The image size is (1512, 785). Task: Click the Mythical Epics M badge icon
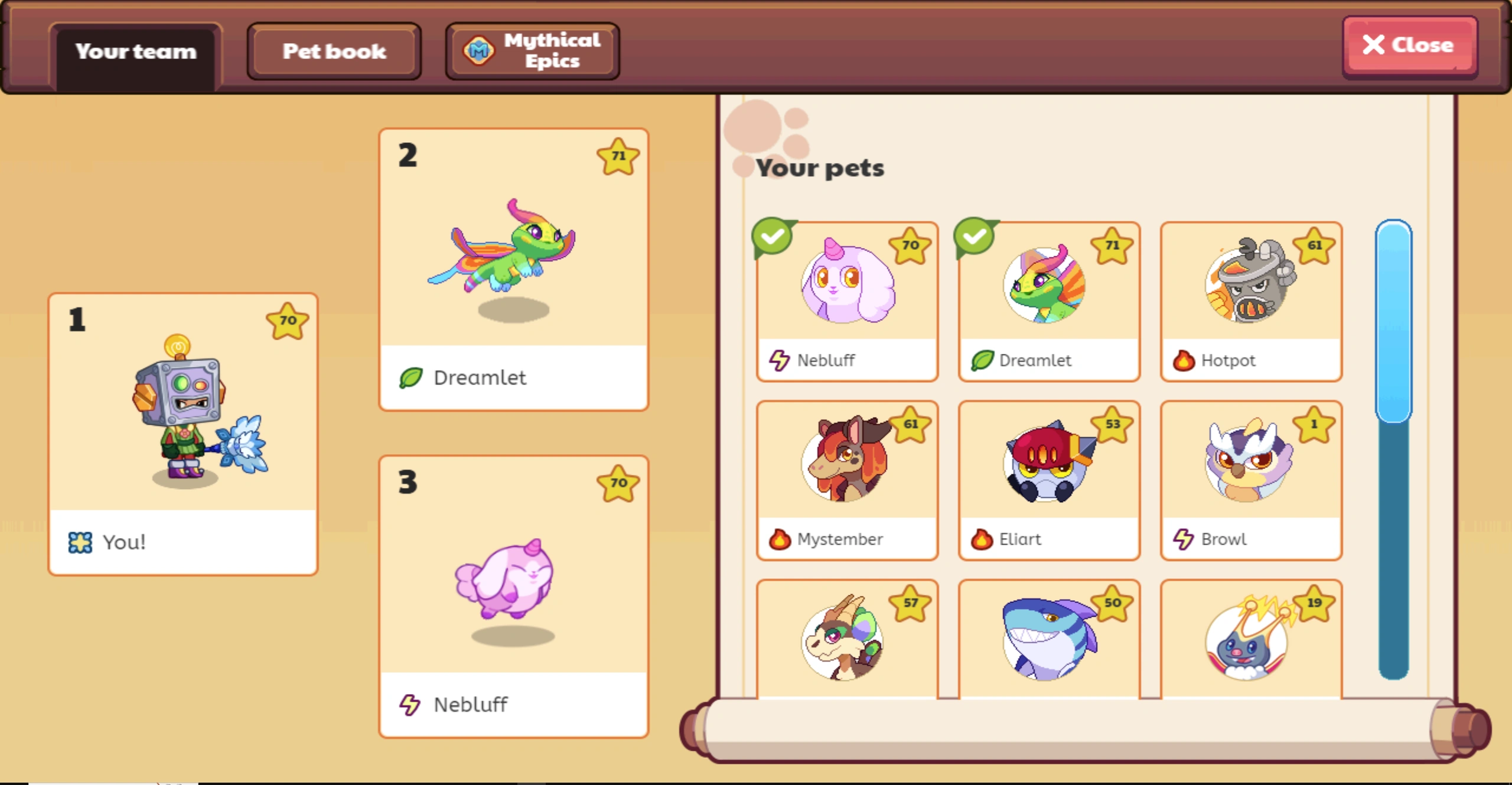click(480, 50)
